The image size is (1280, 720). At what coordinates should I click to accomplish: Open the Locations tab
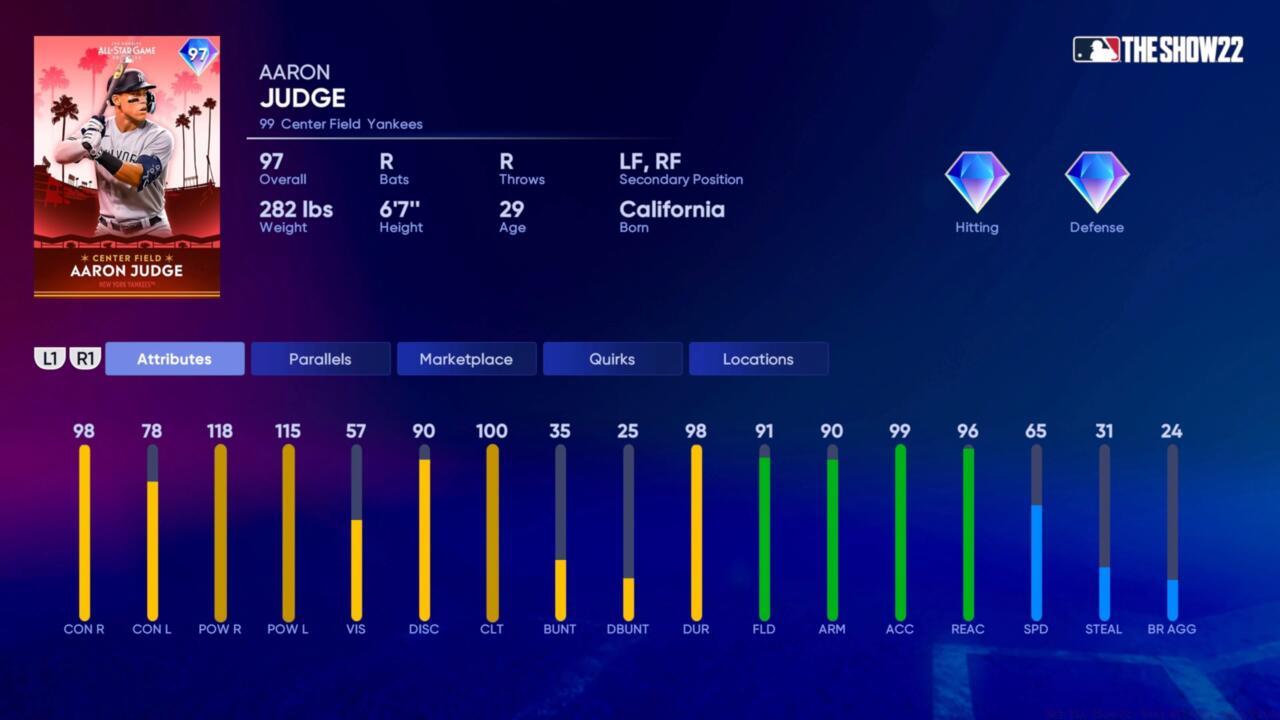[x=758, y=359]
